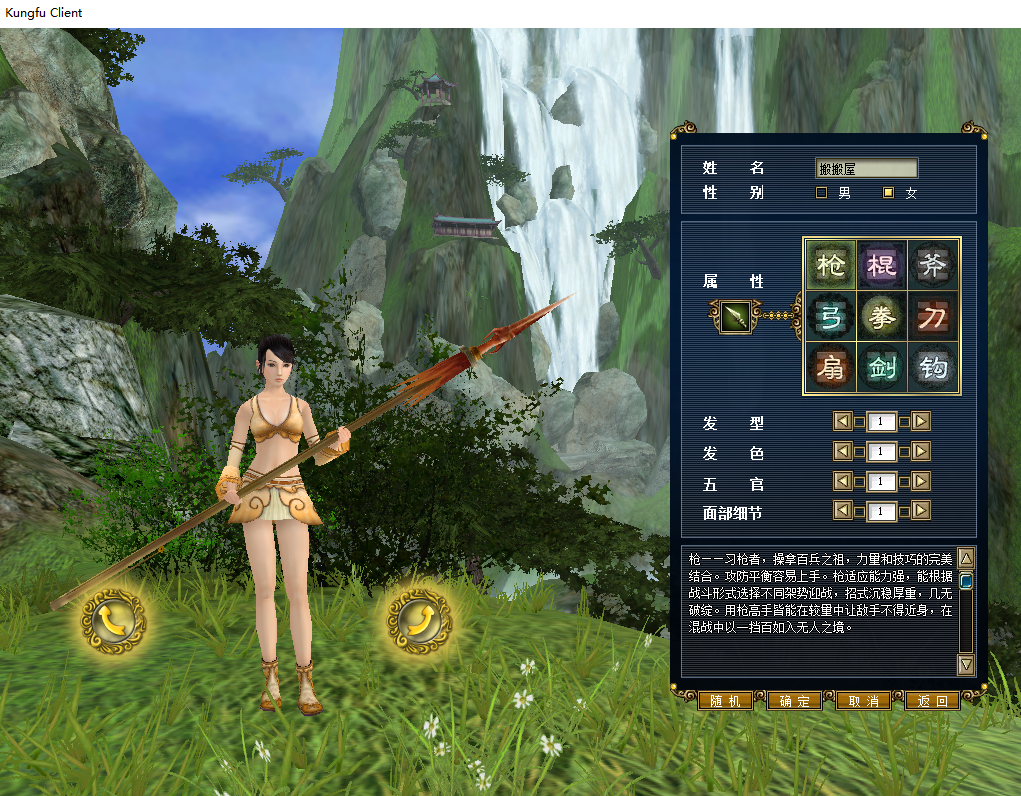Go back with the 返回 button
This screenshot has width=1021, height=796.
tap(932, 701)
